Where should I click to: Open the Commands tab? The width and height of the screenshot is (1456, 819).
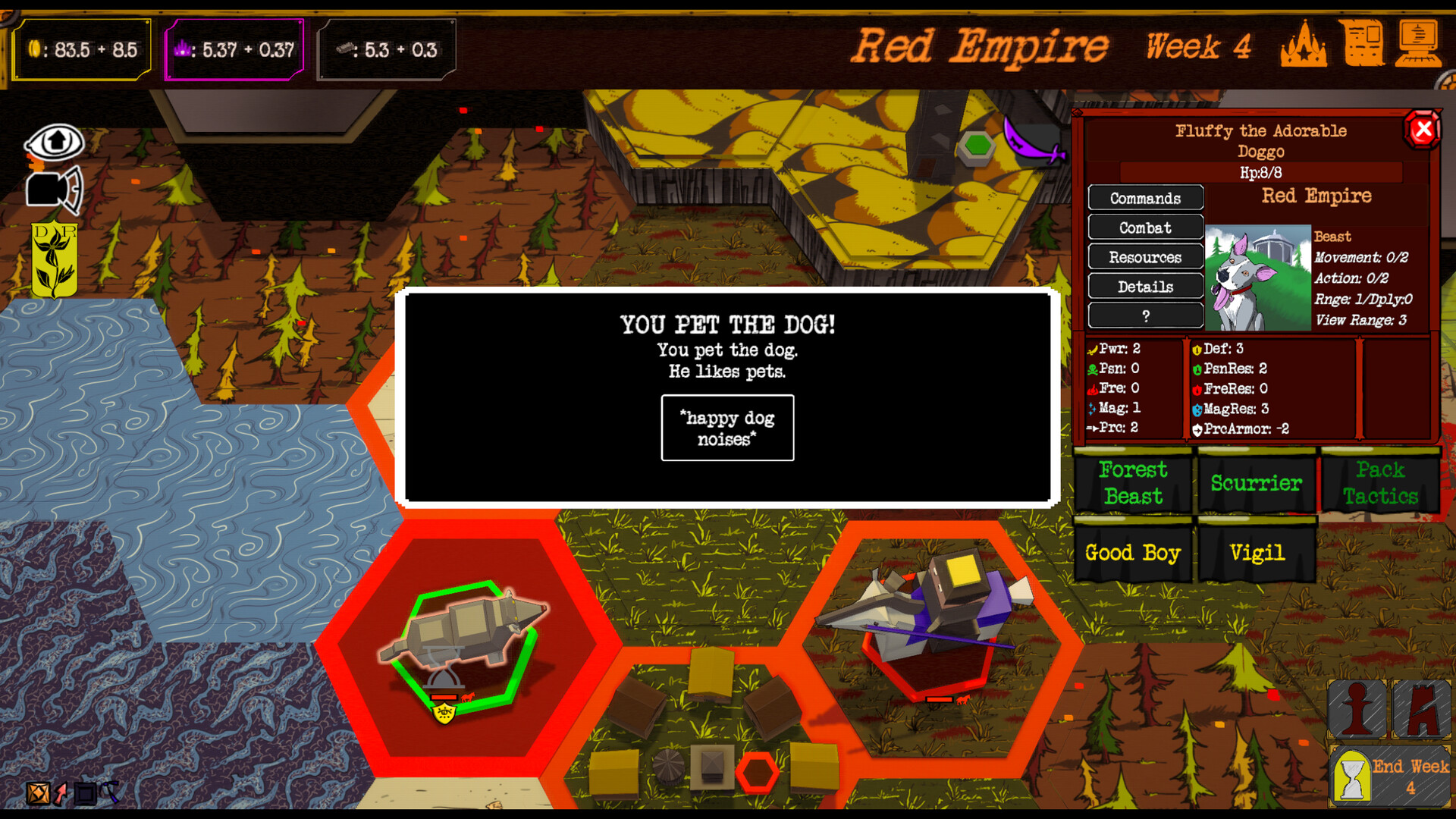coord(1145,199)
